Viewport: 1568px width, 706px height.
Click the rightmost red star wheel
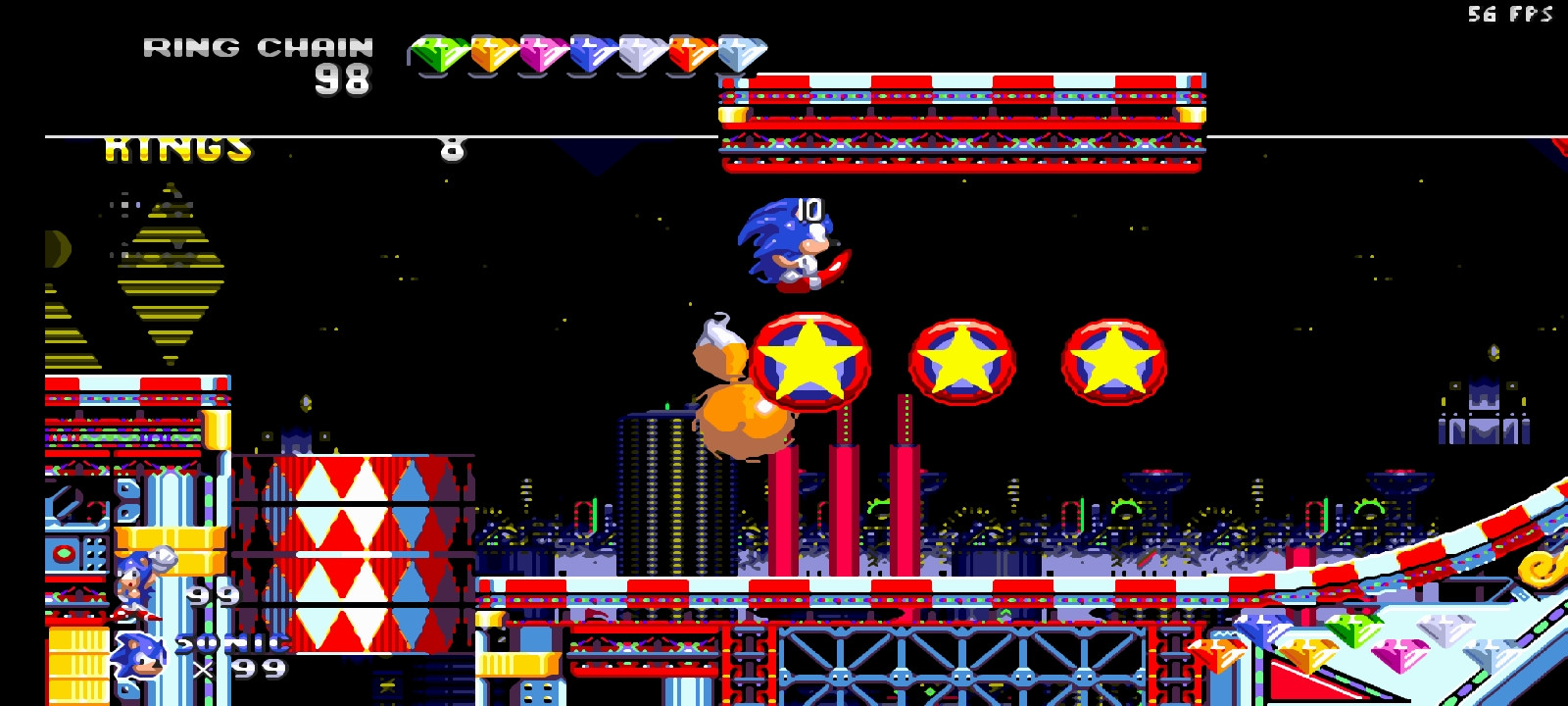click(x=1113, y=364)
